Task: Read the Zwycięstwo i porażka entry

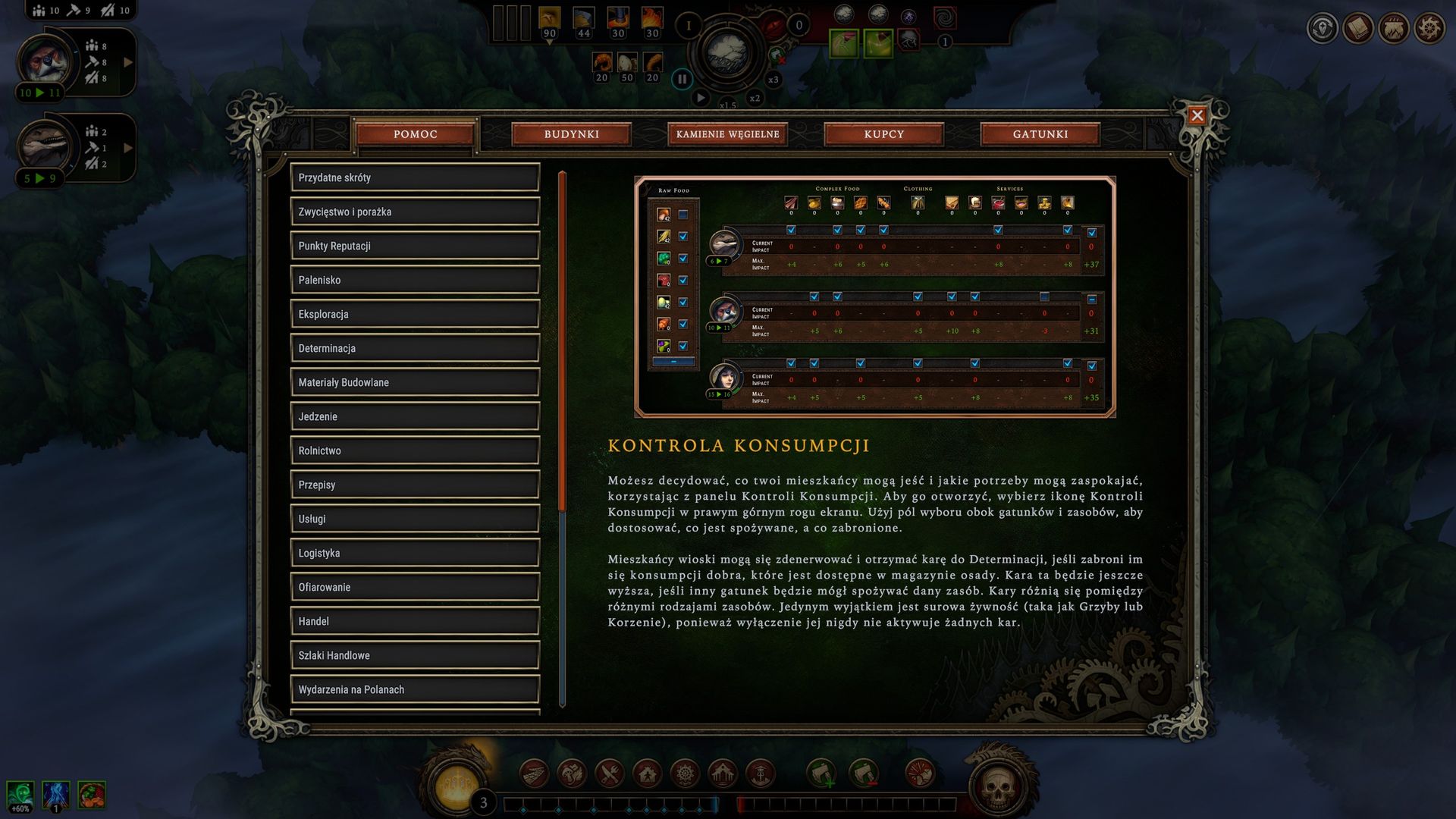Action: pyautogui.click(x=415, y=212)
